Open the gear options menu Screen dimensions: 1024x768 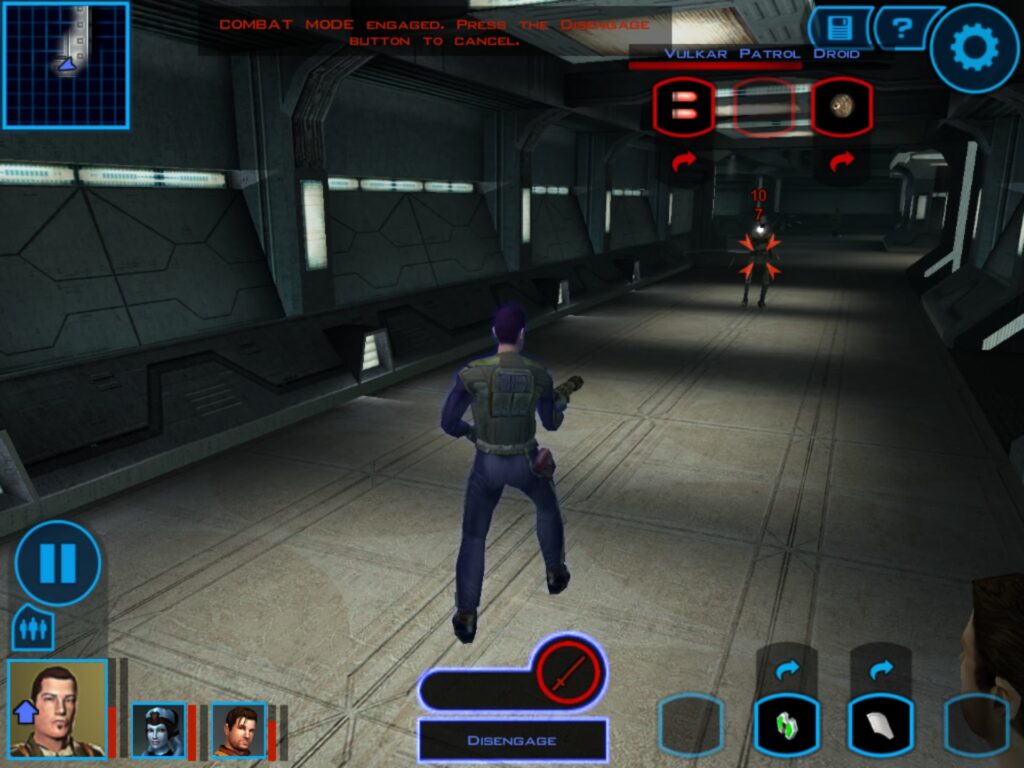974,48
